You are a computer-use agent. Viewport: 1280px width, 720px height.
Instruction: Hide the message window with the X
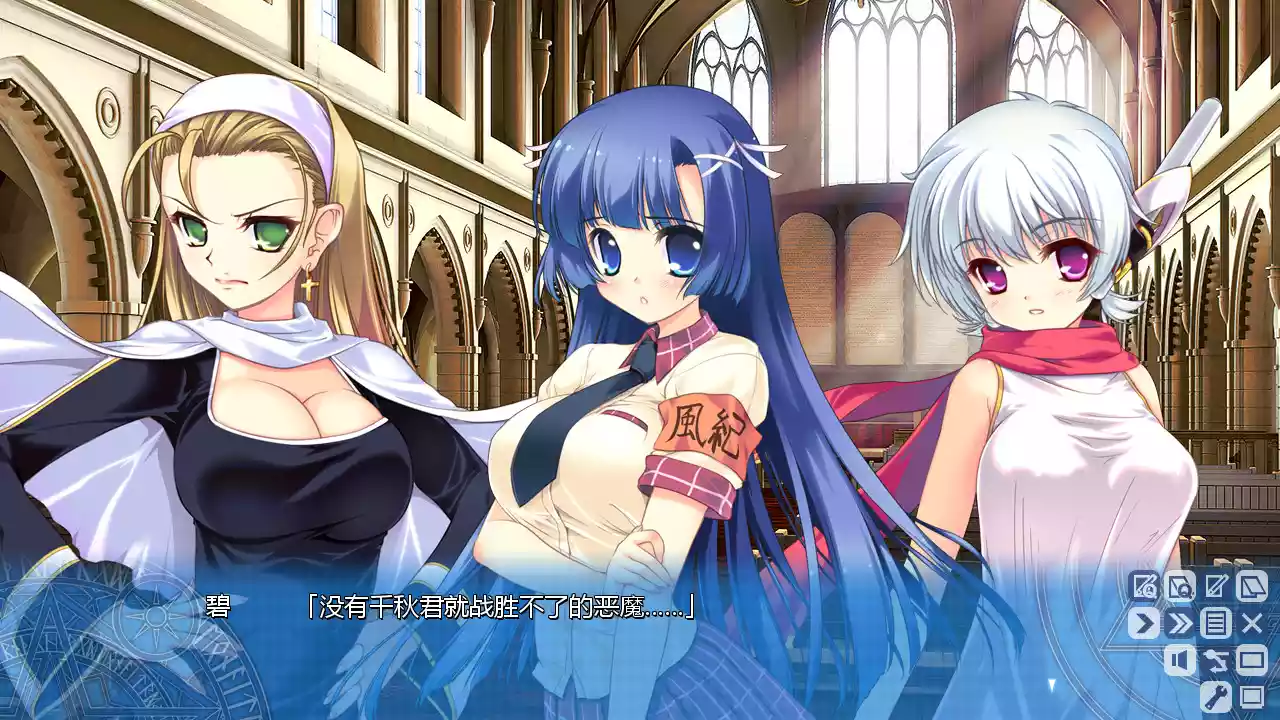[x=1252, y=623]
